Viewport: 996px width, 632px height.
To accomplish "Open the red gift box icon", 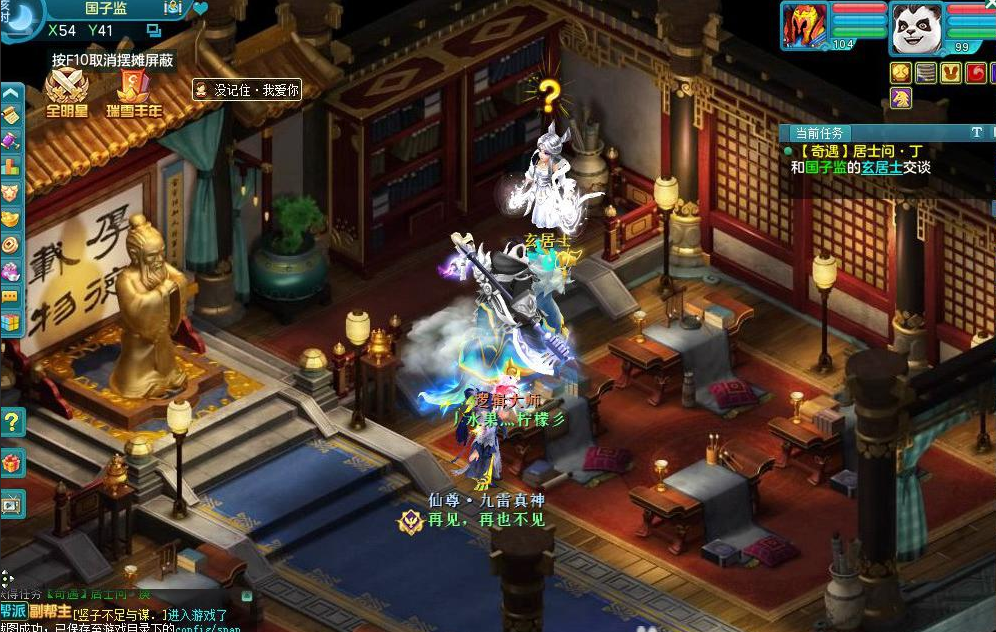I will point(12,463).
